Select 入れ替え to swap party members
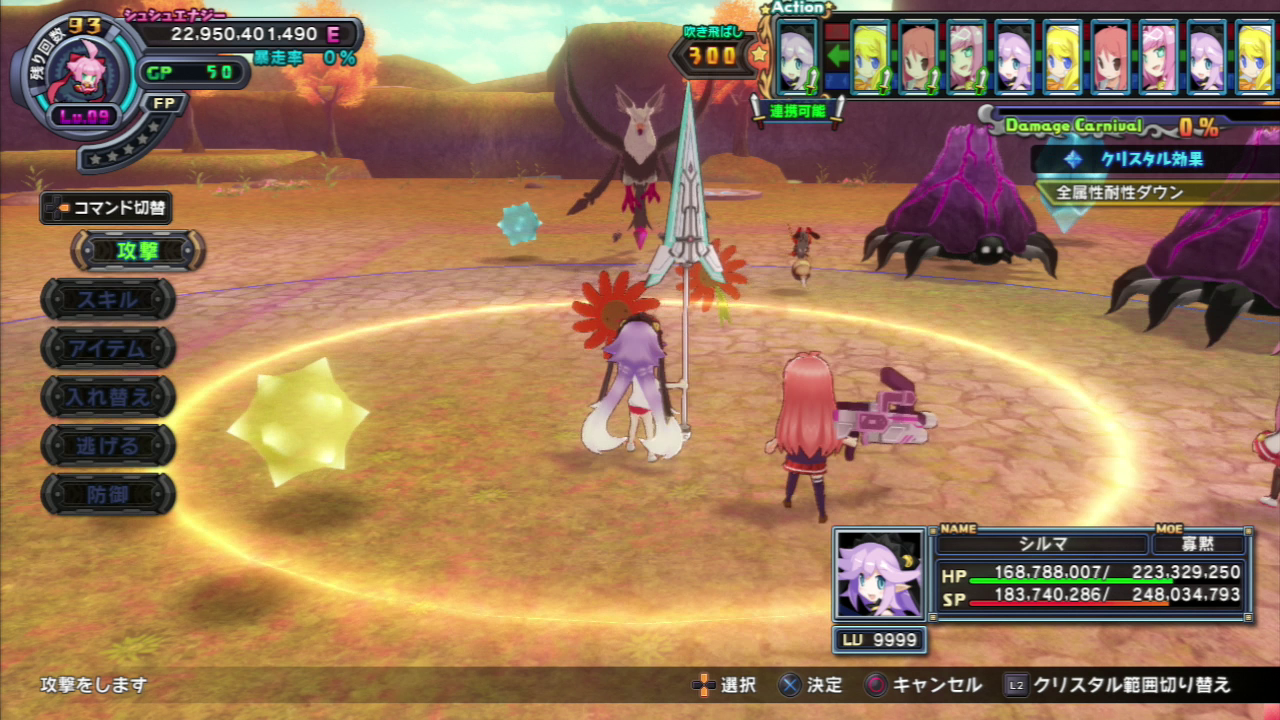This screenshot has height=720, width=1280. [x=108, y=397]
